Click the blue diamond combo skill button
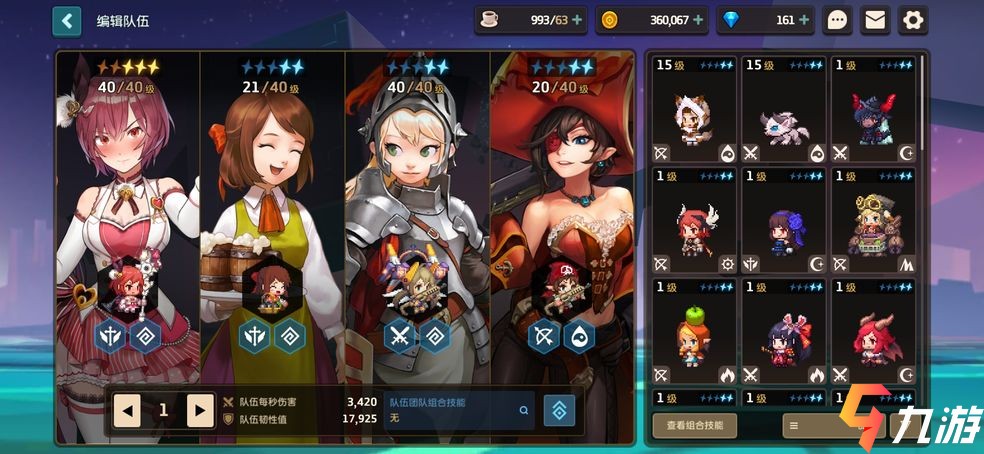This screenshot has width=984, height=454. pos(558,410)
